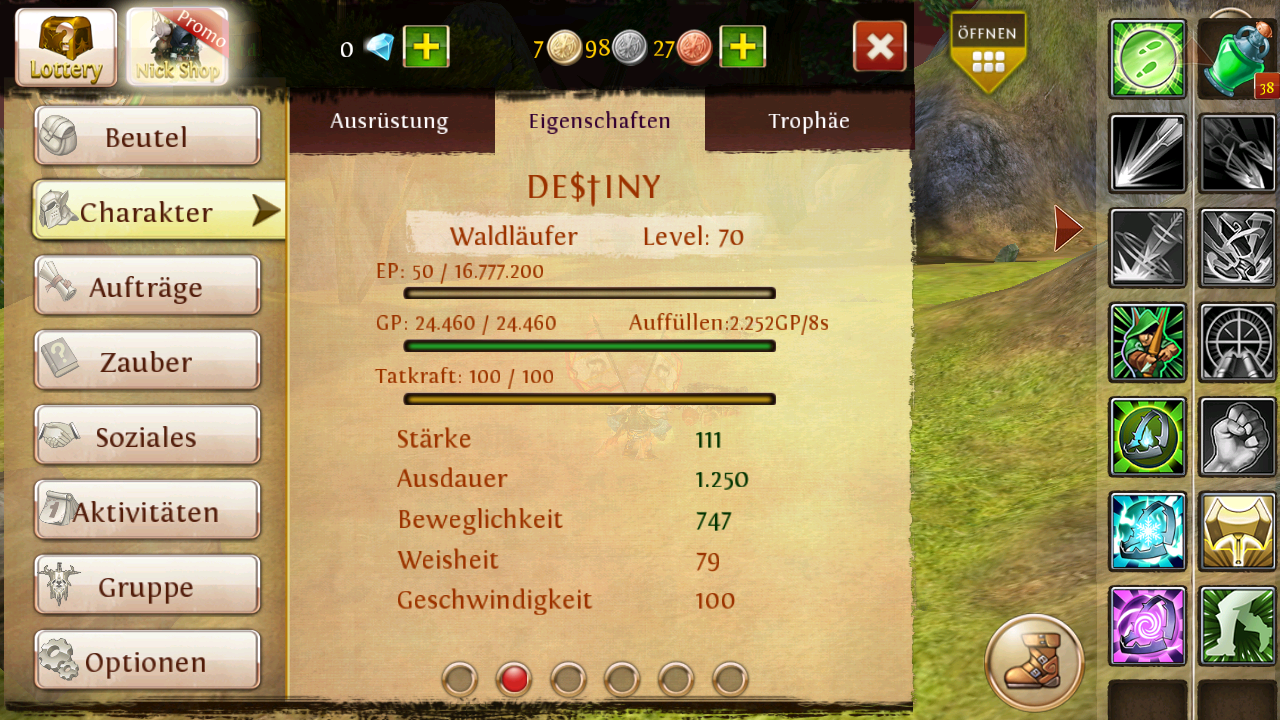Select the Gruppe menu entry
1280x720 pixels.
tap(147, 586)
